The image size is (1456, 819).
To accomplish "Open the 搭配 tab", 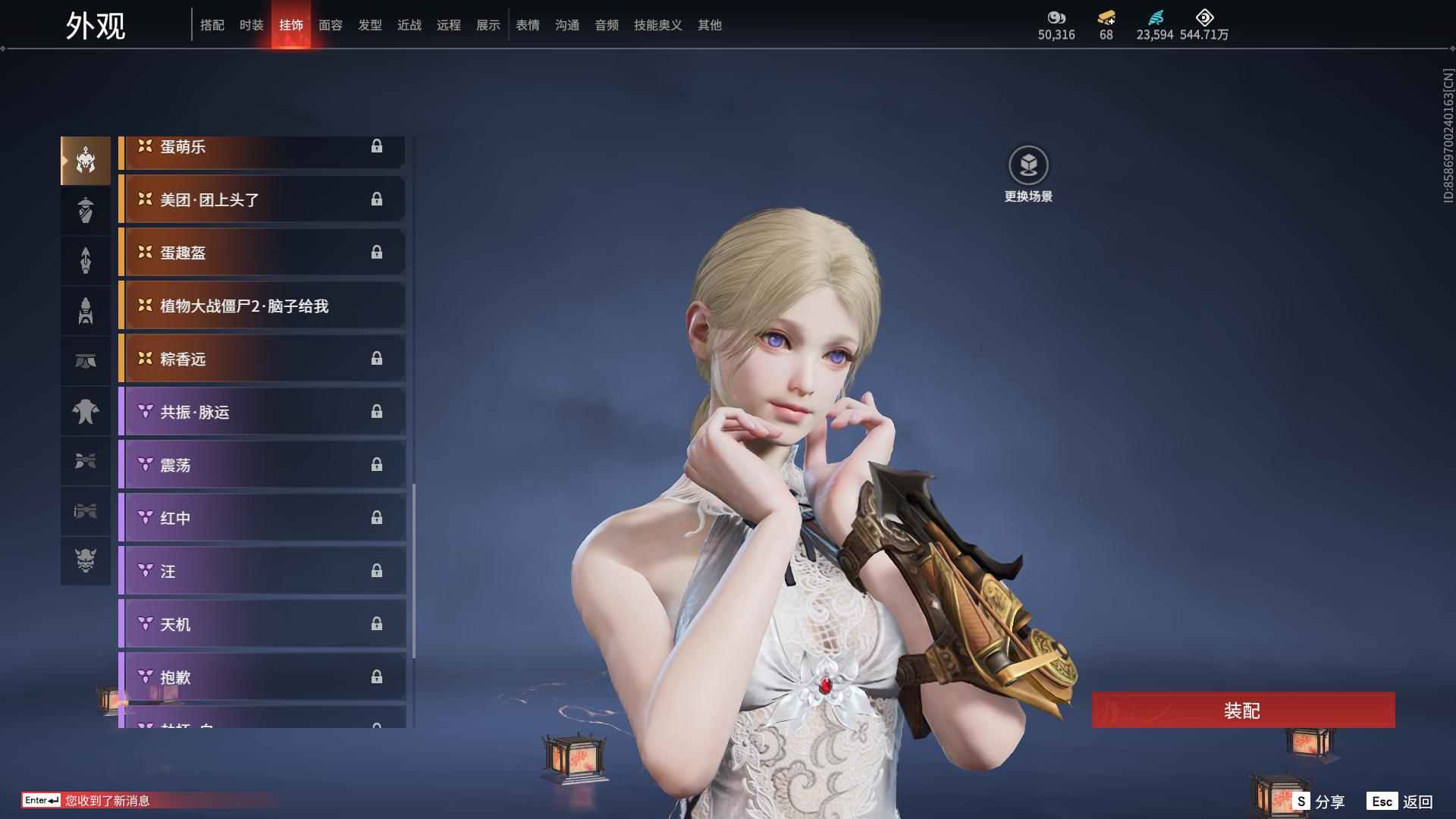I will click(212, 25).
